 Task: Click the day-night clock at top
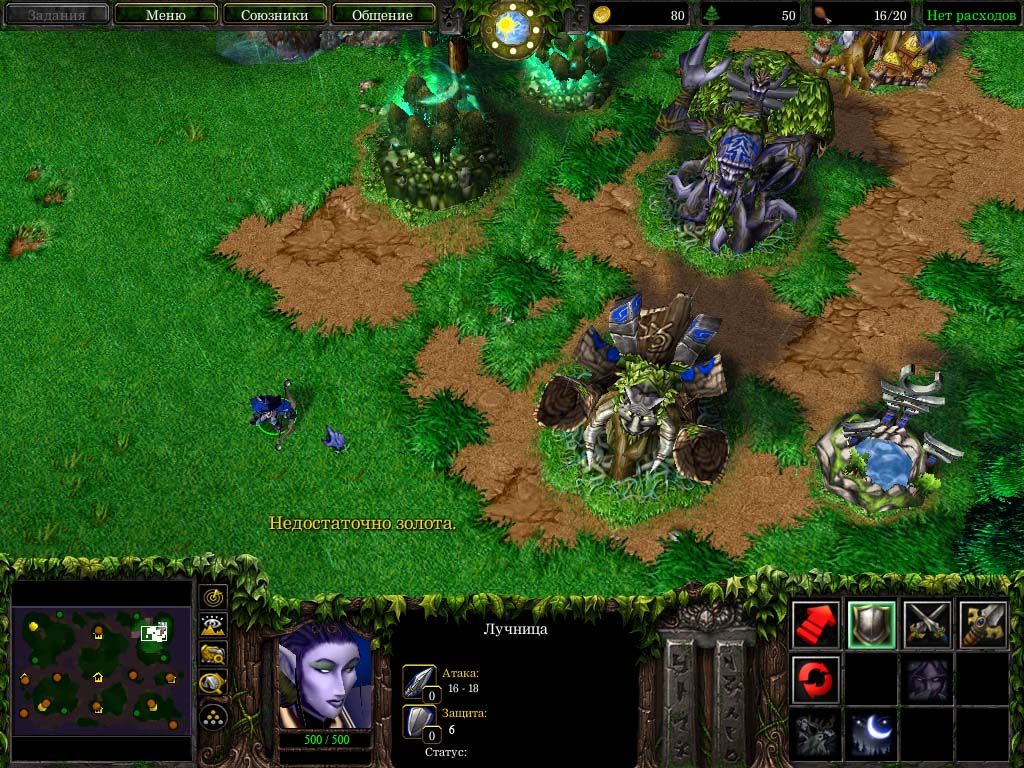[512, 24]
